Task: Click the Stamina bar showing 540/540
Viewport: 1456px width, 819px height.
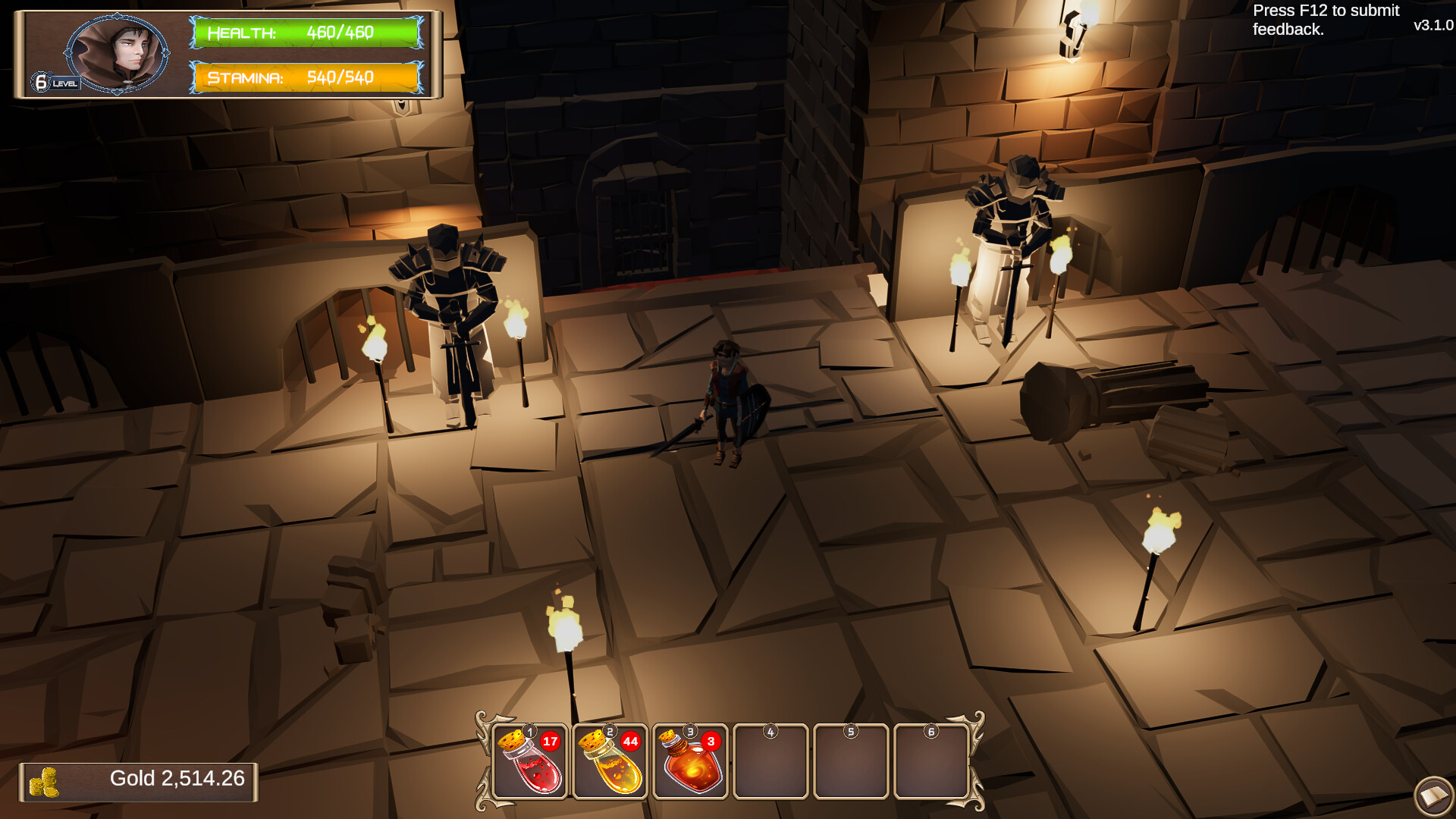Action: pos(303,77)
